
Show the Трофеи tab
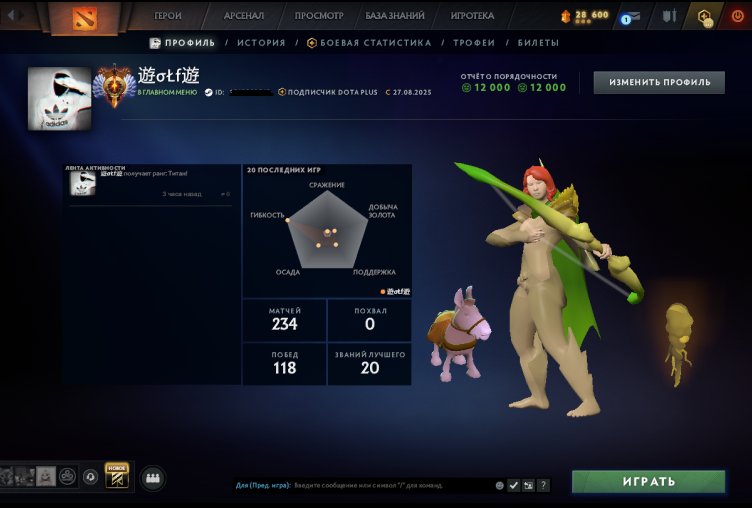(474, 43)
